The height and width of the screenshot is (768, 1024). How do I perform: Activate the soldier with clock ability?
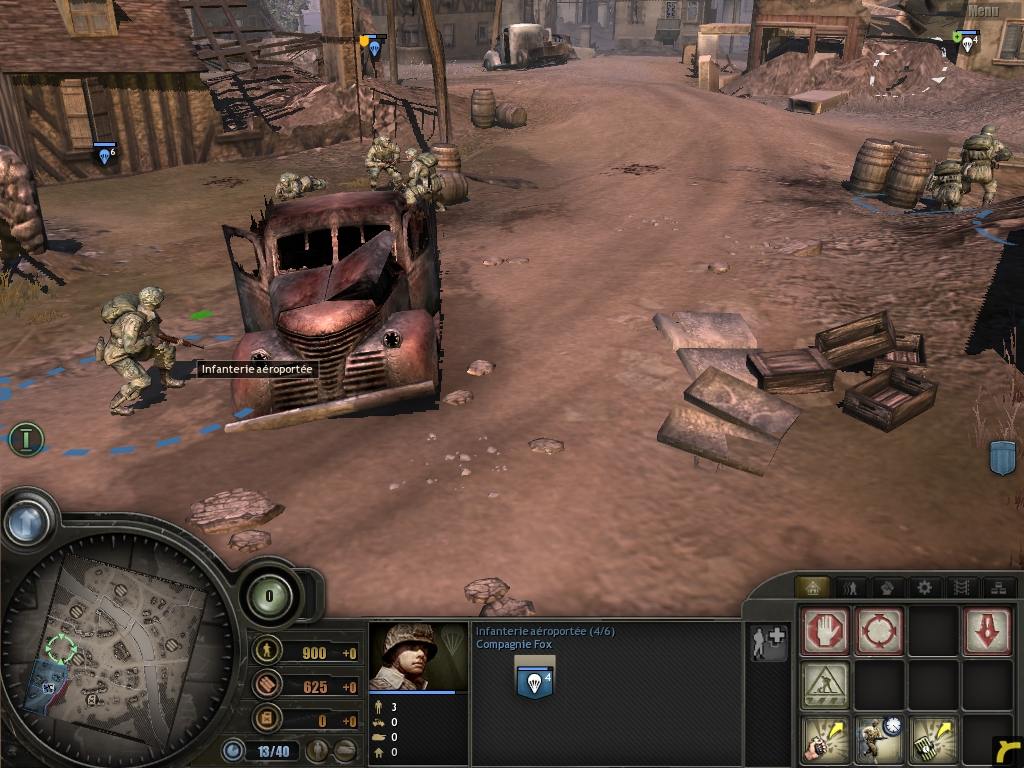click(879, 740)
